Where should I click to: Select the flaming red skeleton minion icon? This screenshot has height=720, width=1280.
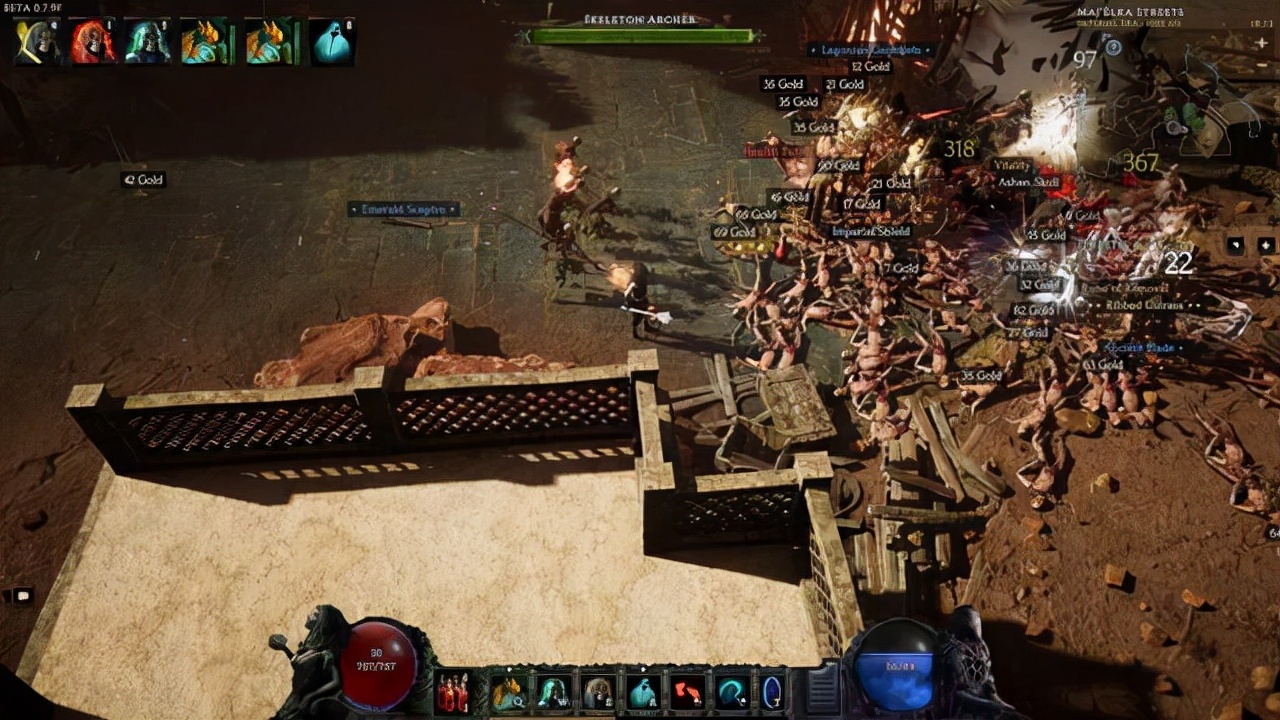tap(92, 43)
